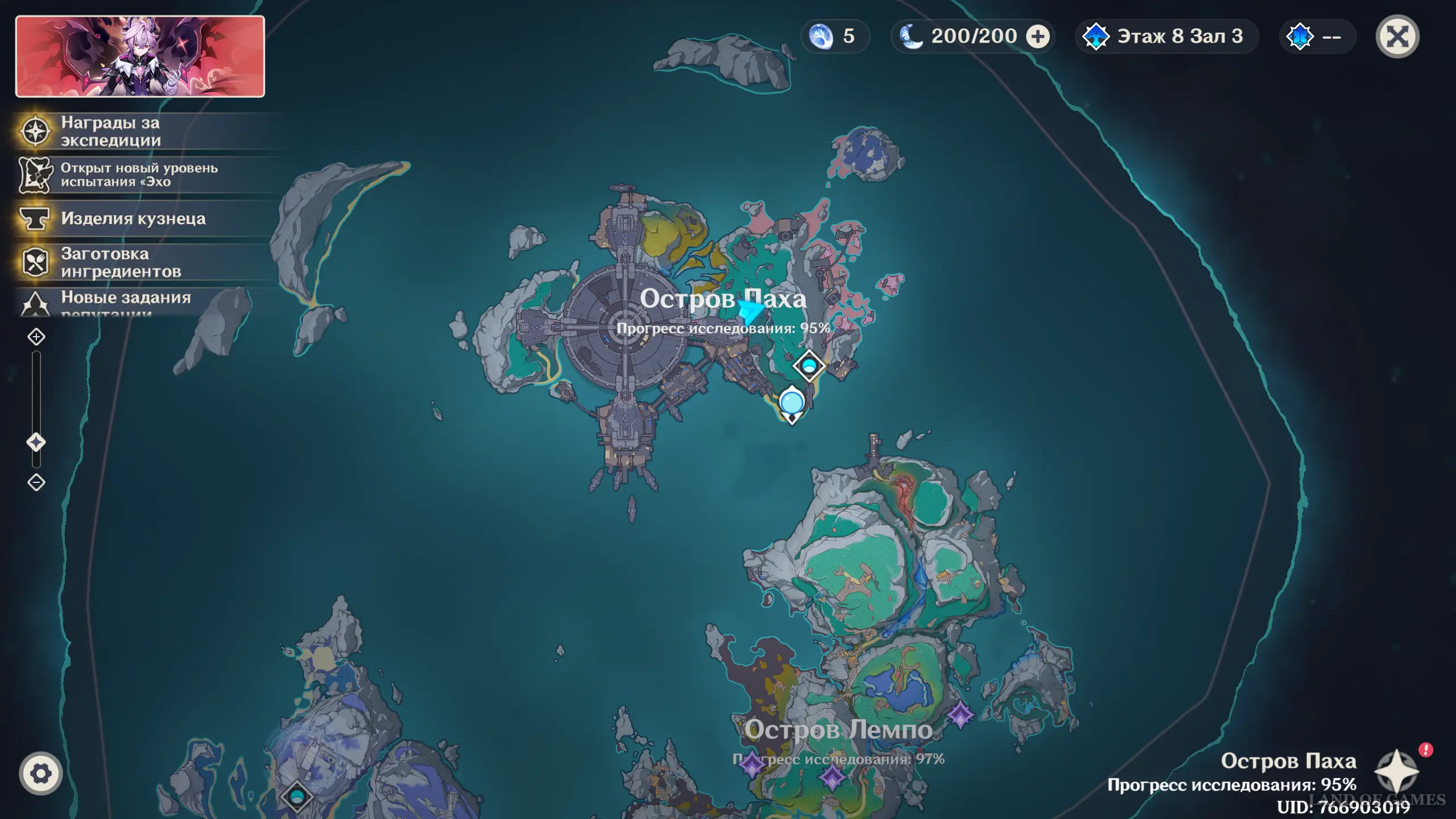
Task: Open map settings gear button
Action: pyautogui.click(x=40, y=773)
